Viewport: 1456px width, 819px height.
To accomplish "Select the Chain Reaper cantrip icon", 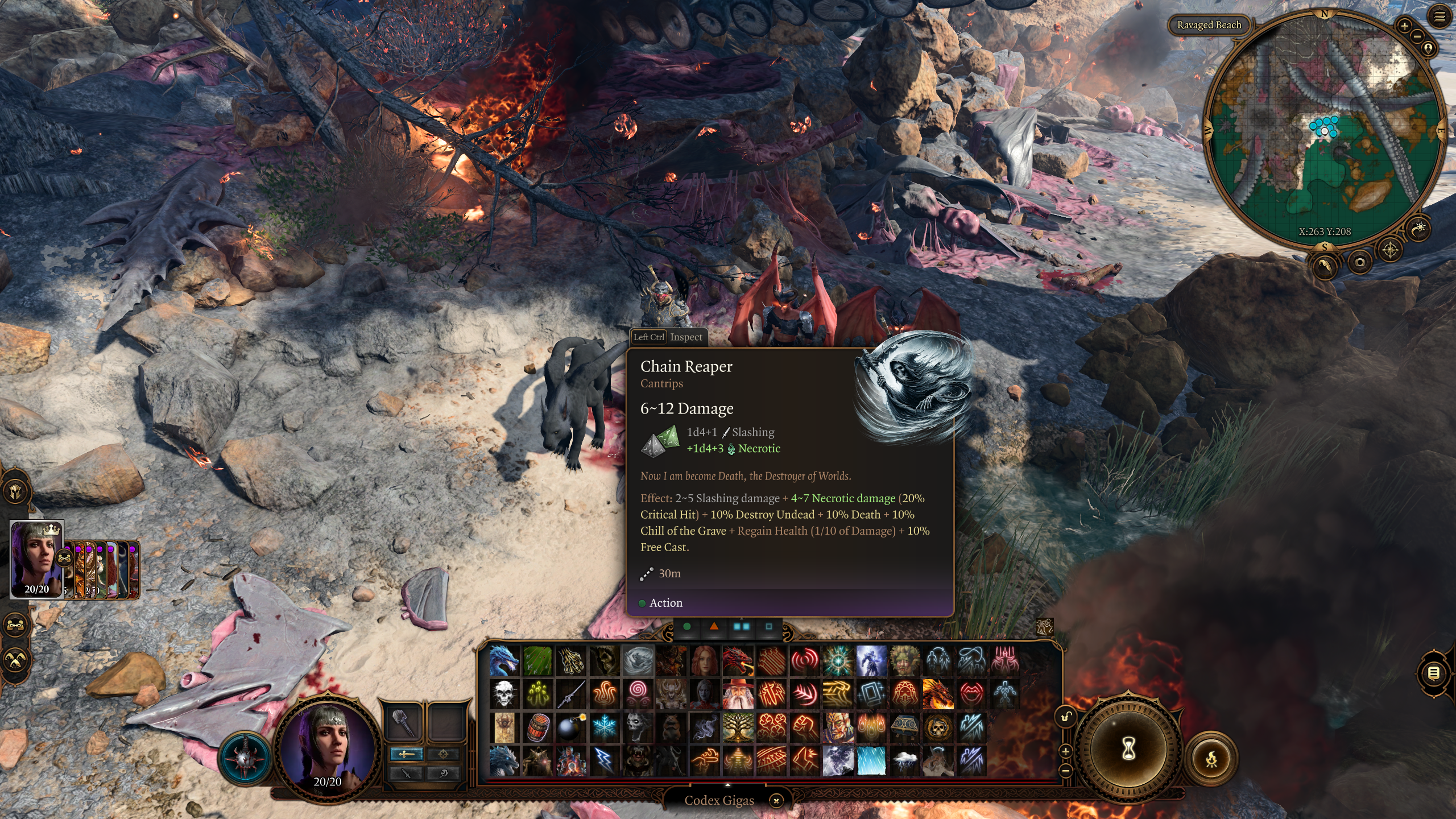I will pyautogui.click(x=638, y=661).
